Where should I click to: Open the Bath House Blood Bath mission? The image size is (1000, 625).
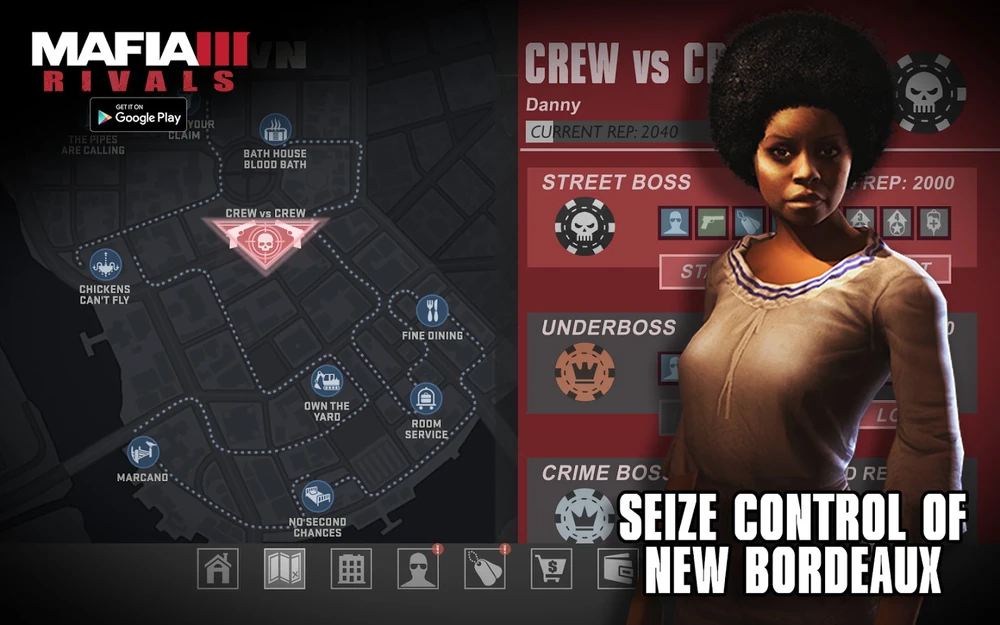pyautogui.click(x=275, y=130)
